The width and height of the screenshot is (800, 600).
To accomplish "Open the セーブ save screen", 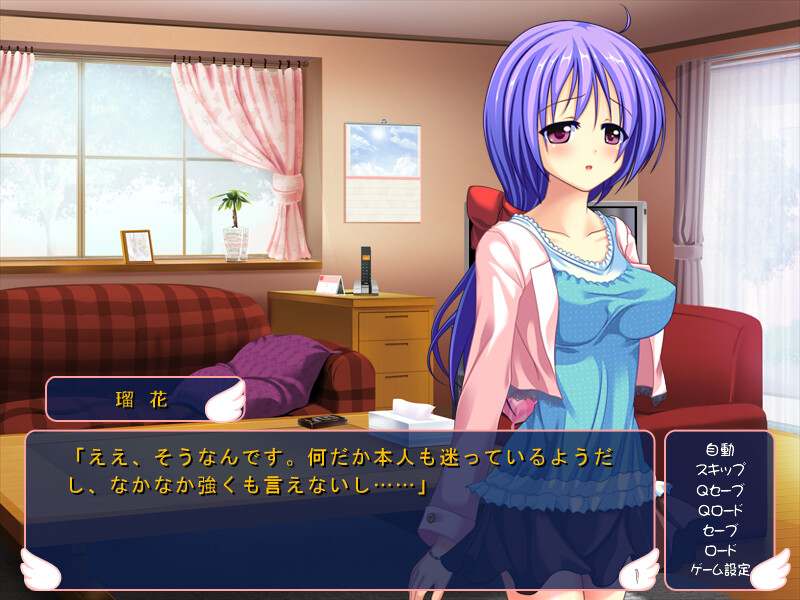I will (x=719, y=530).
